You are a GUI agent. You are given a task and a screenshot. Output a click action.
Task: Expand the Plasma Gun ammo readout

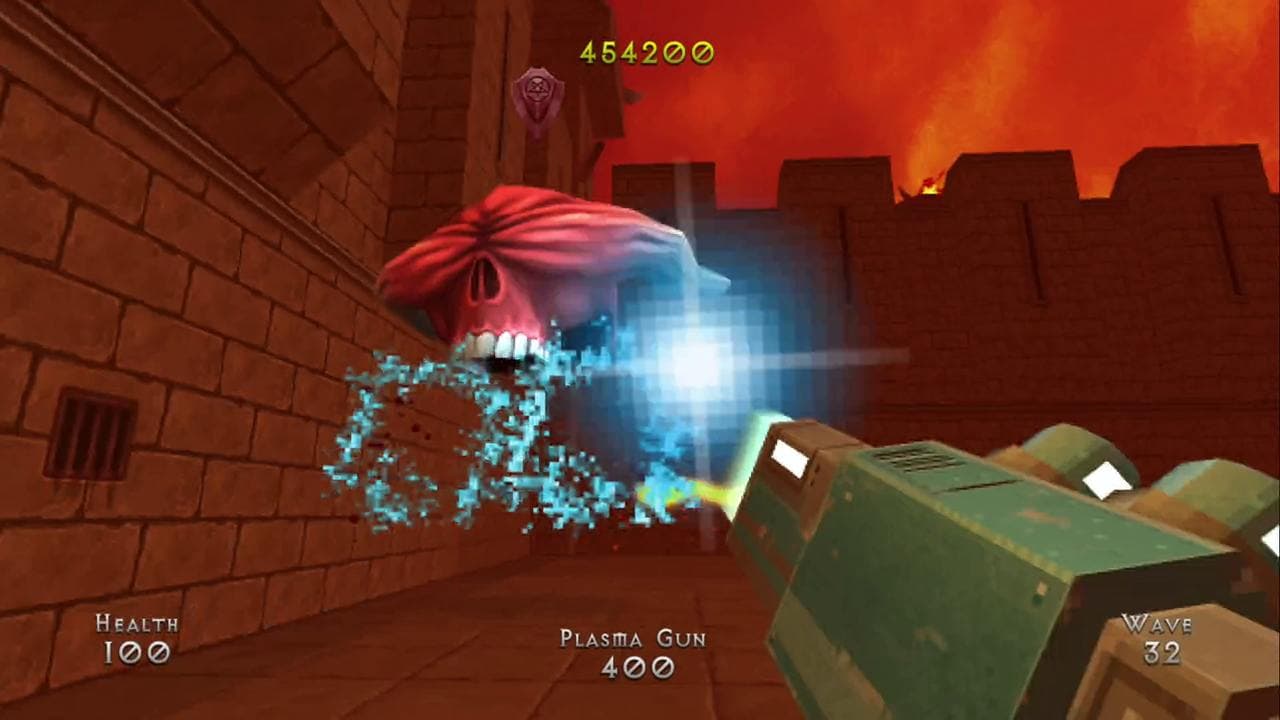(x=637, y=665)
